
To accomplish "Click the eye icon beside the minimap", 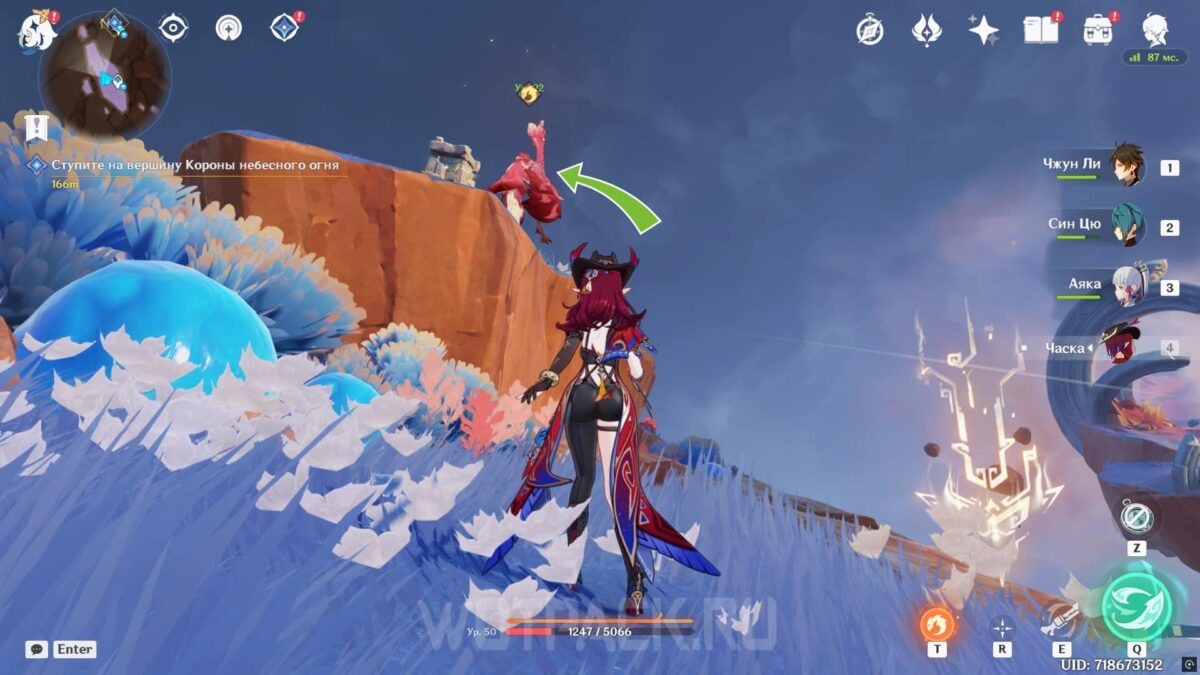I will click(x=174, y=28).
